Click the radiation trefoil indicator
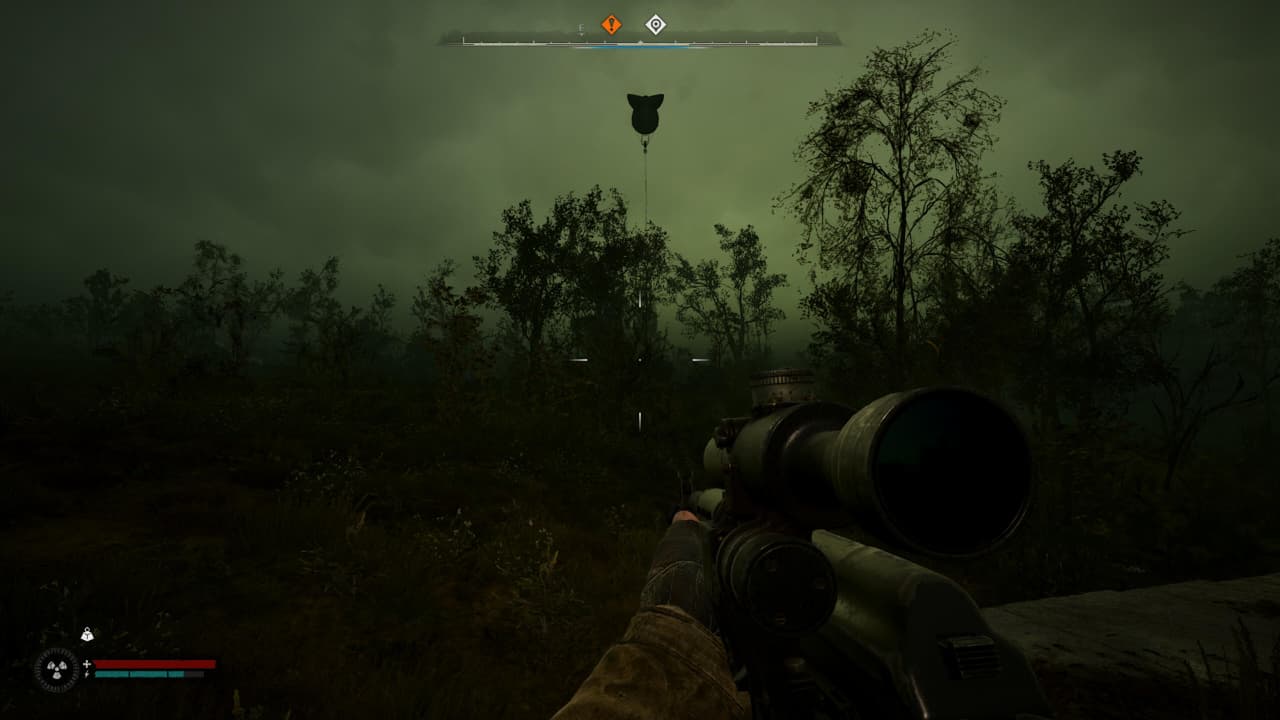Image resolution: width=1280 pixels, height=720 pixels. 55,669
